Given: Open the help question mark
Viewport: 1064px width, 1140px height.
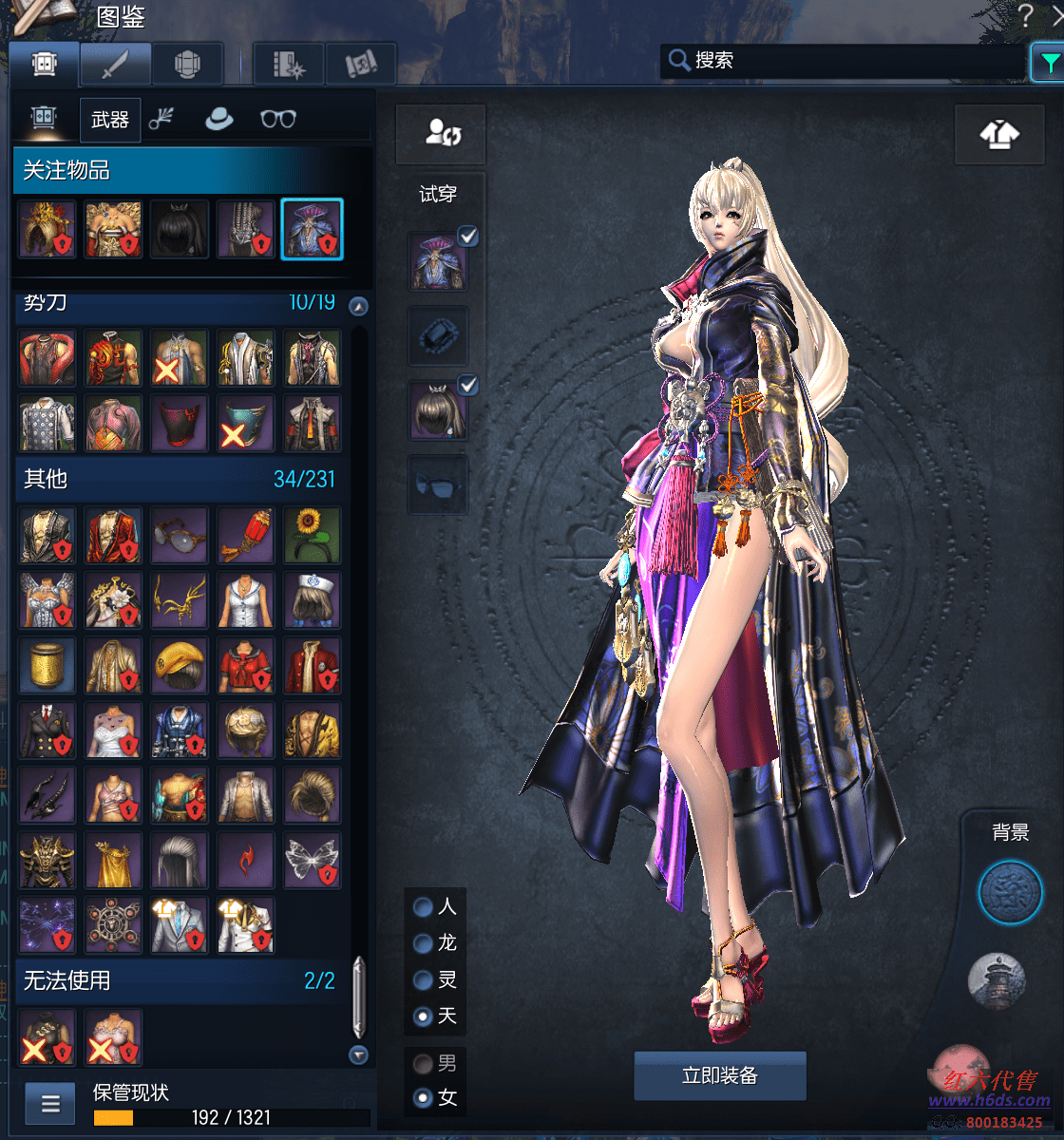Looking at the screenshot, I should tap(1025, 15).
